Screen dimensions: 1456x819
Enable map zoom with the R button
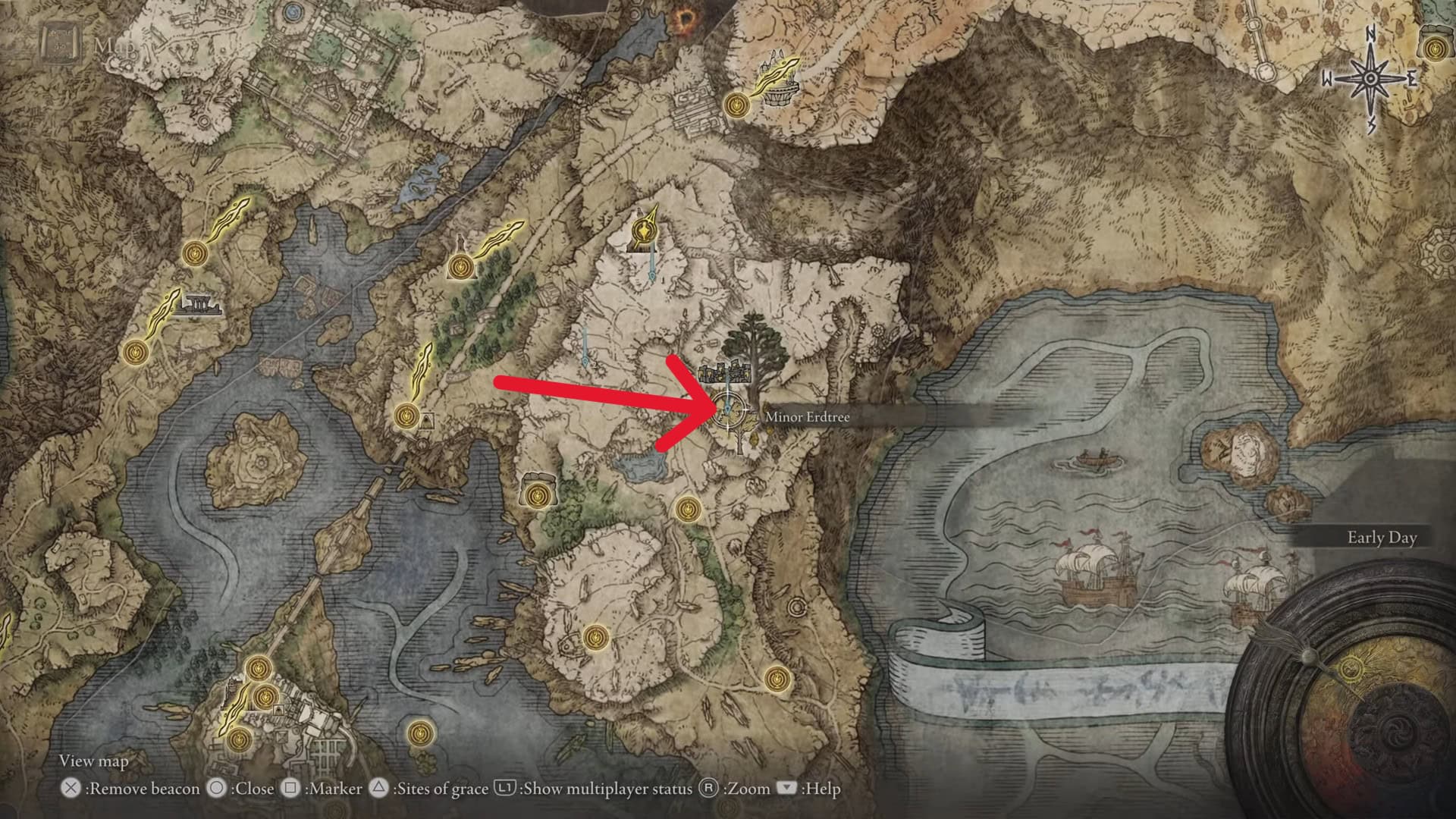click(710, 789)
